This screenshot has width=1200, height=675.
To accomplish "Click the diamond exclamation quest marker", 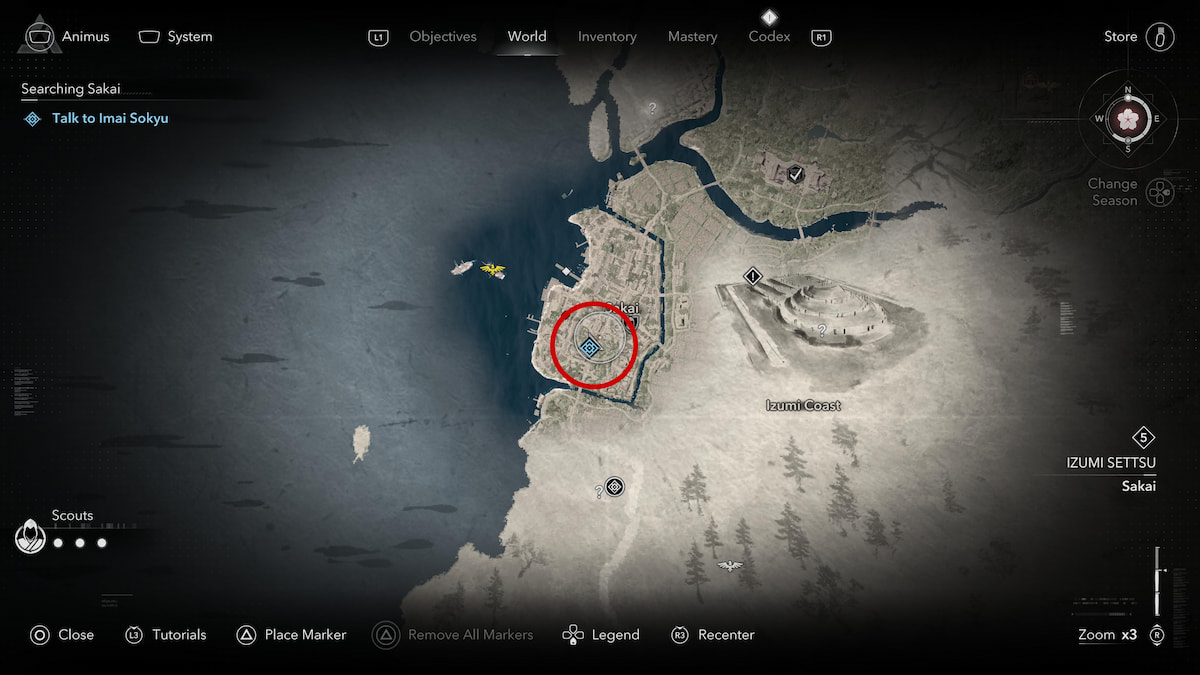I will click(x=753, y=276).
